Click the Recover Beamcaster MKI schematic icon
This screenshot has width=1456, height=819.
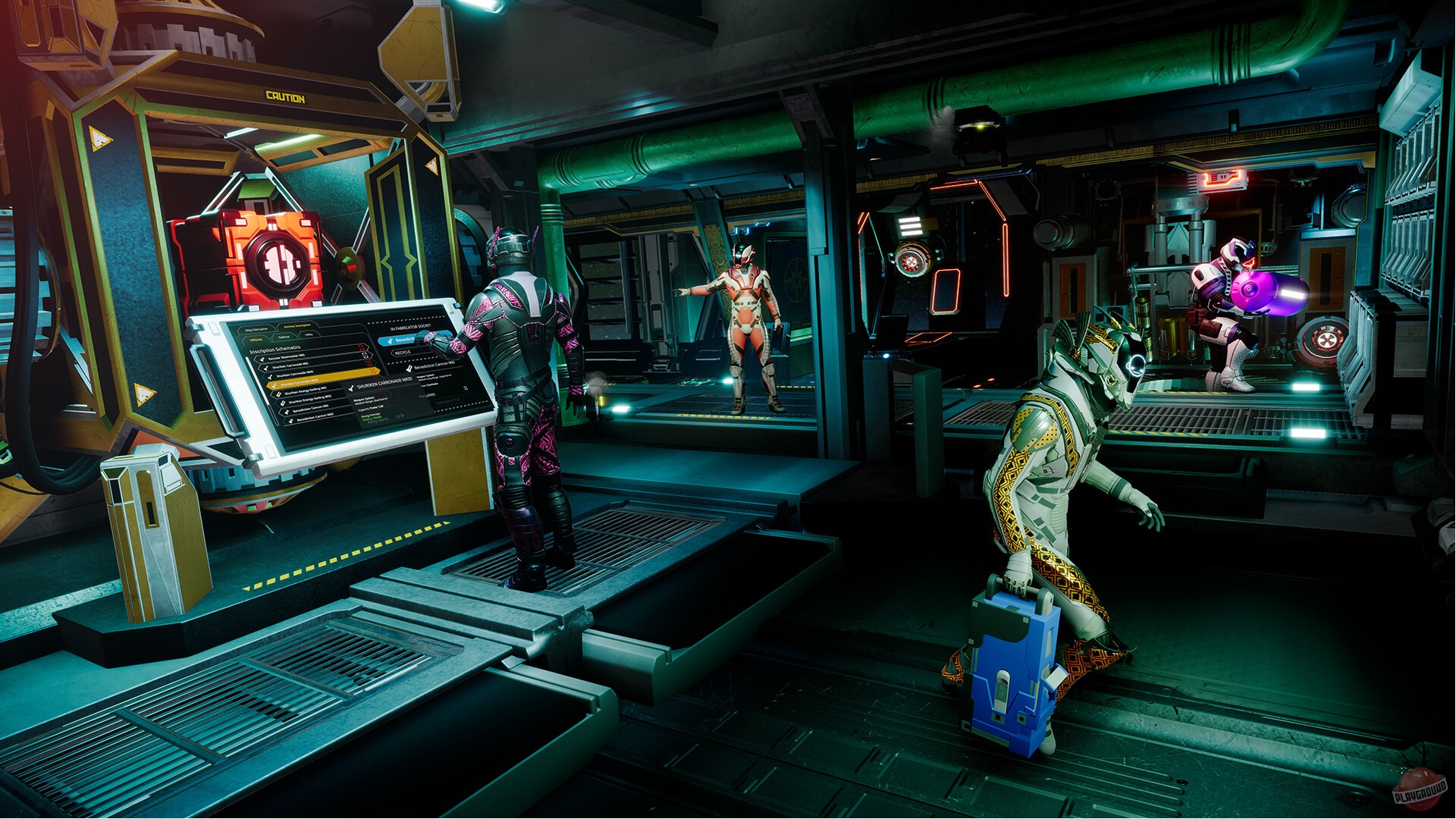coord(262,359)
